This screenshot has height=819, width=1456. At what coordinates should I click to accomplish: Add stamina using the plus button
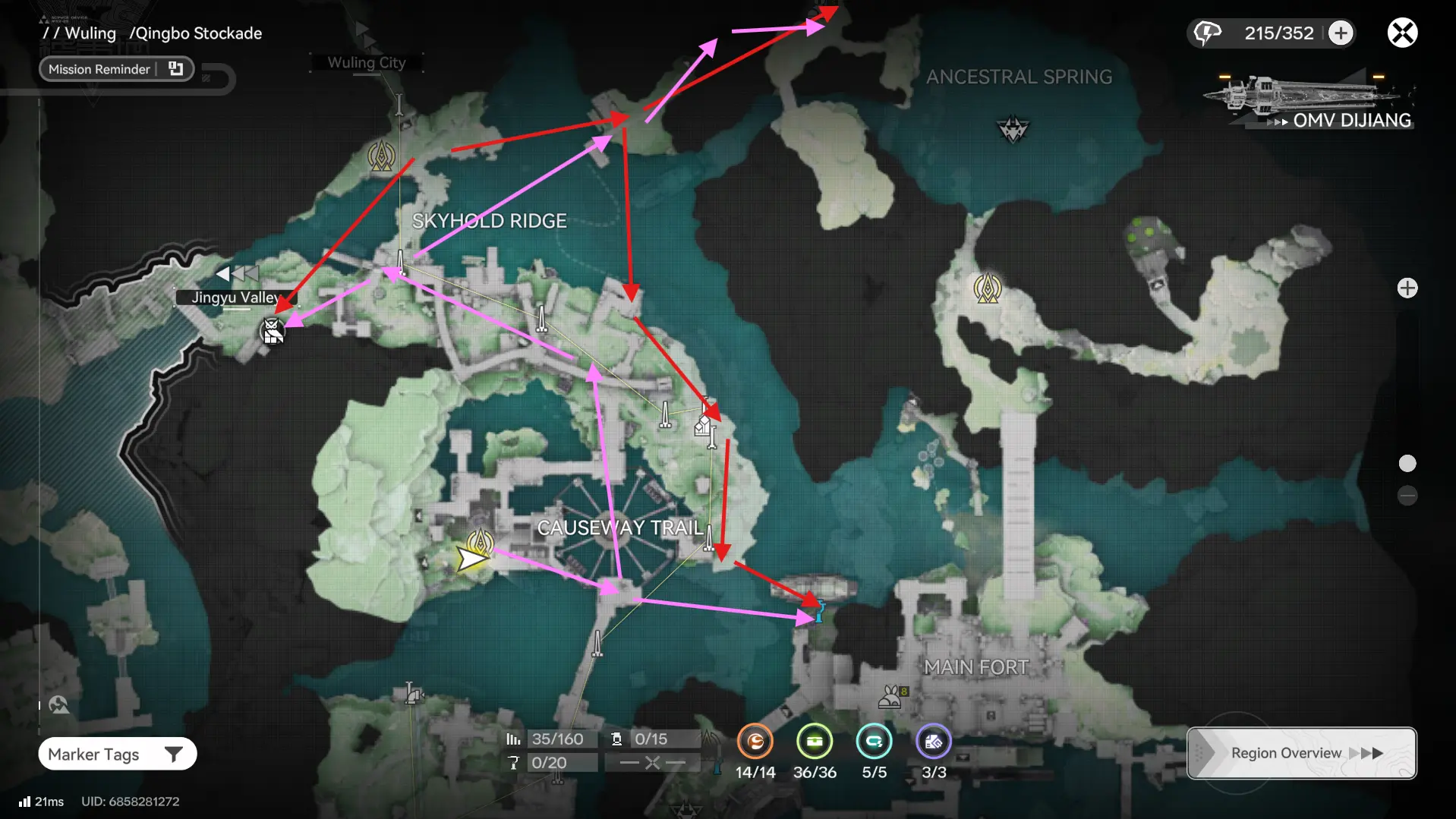pos(1341,33)
